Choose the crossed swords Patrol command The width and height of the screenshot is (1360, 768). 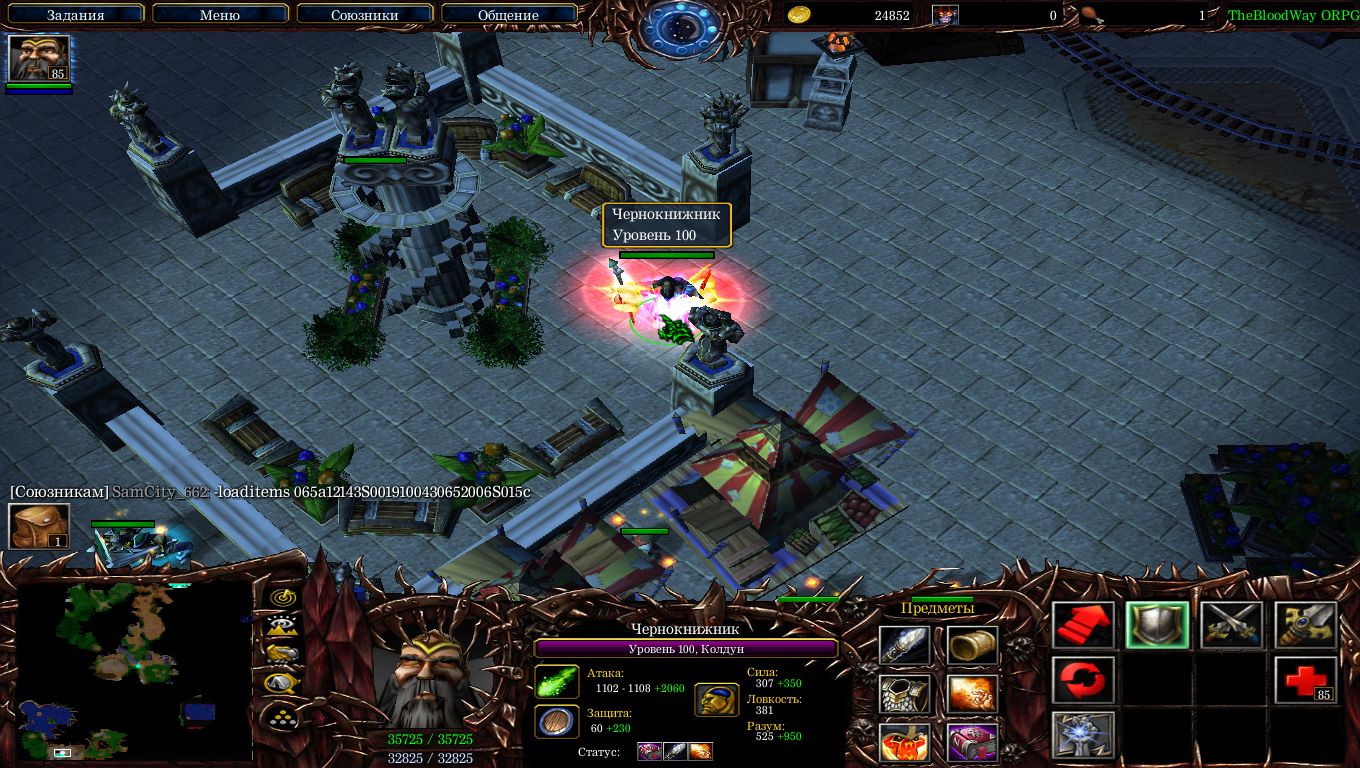1232,625
